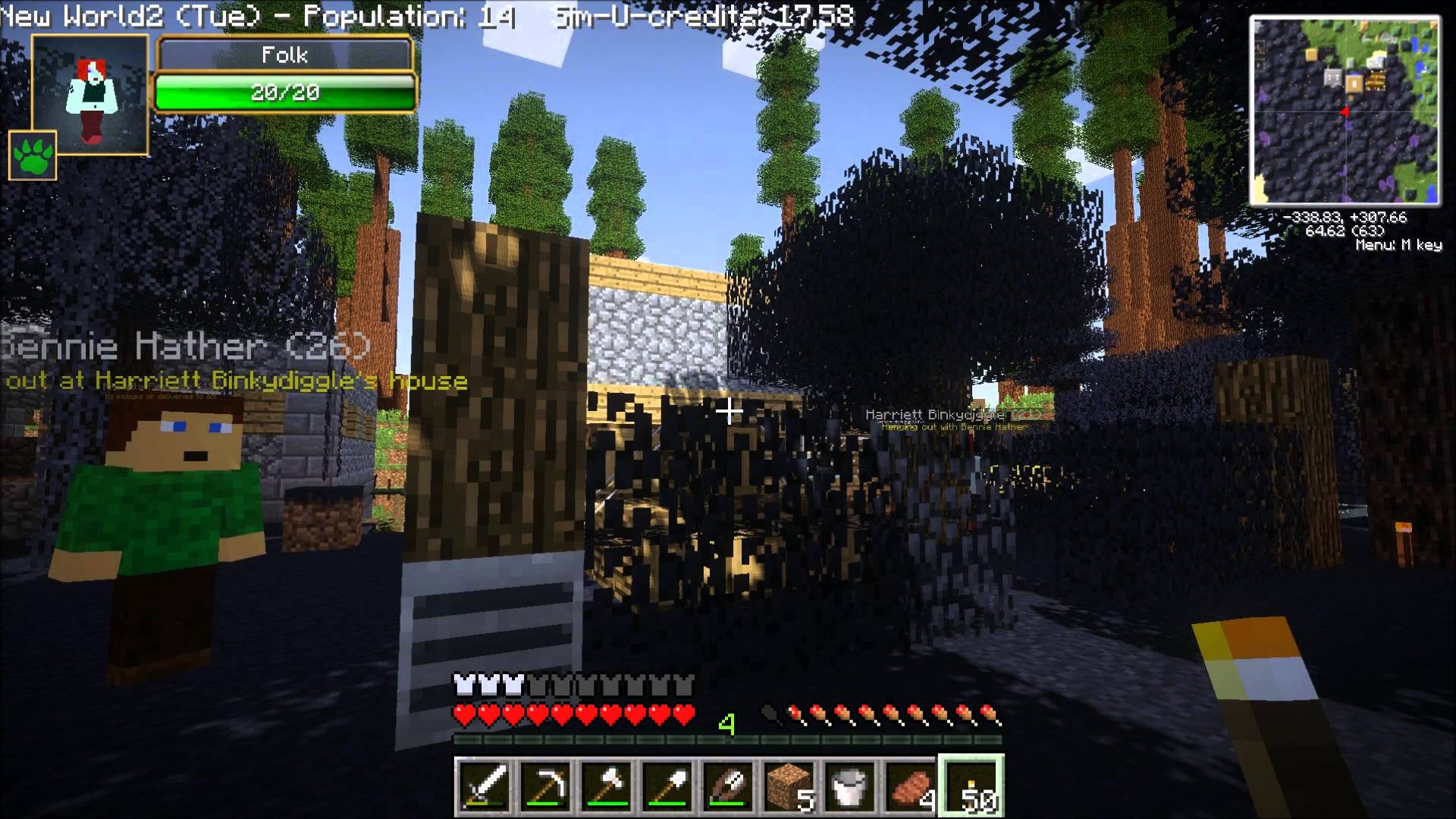
Task: Choose the iron axe in the hotbar
Action: [607, 786]
